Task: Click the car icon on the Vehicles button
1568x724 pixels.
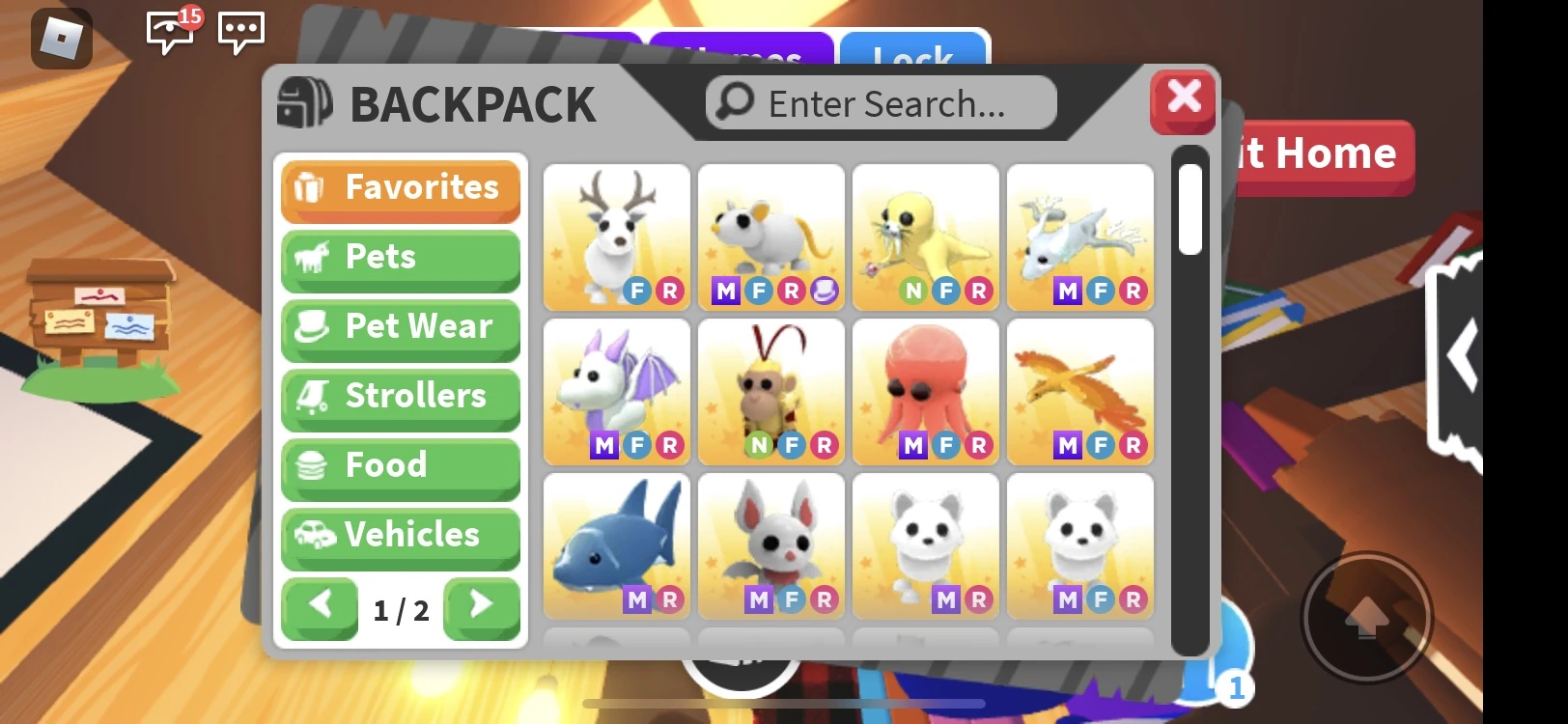Action: [x=312, y=536]
